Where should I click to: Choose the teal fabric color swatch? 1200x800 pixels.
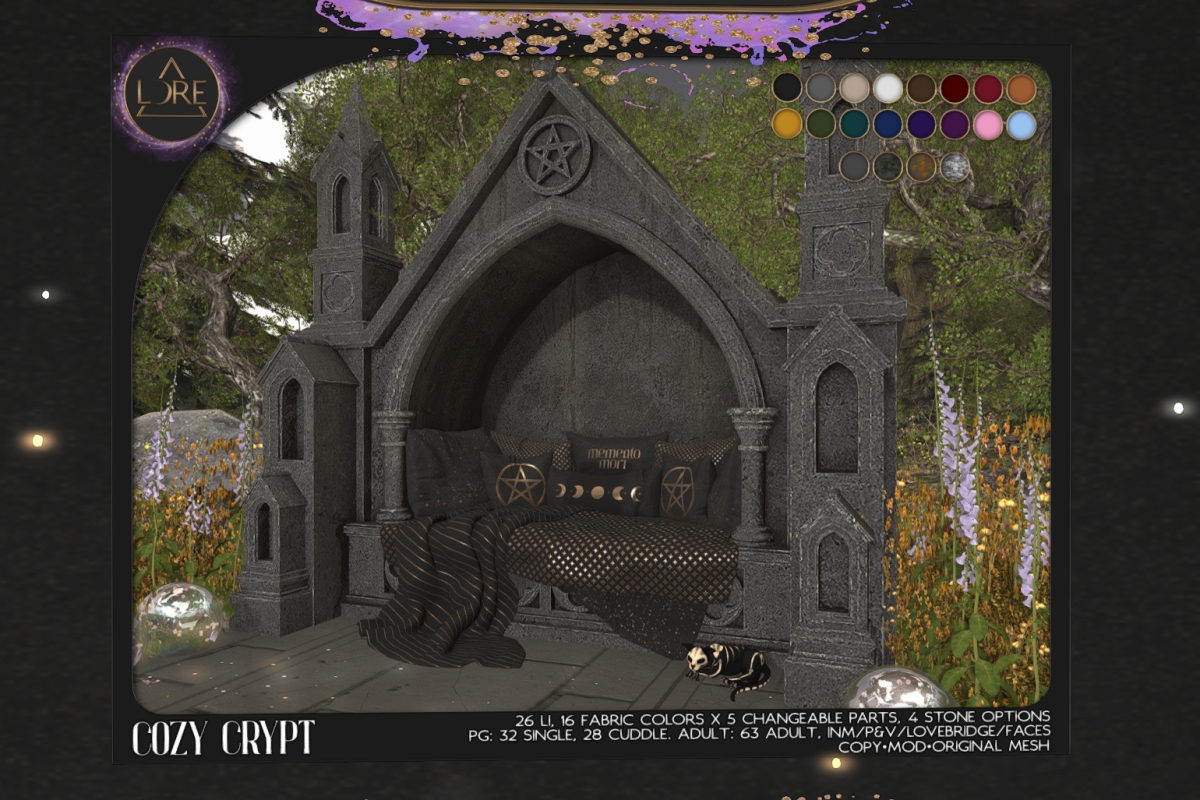point(854,124)
